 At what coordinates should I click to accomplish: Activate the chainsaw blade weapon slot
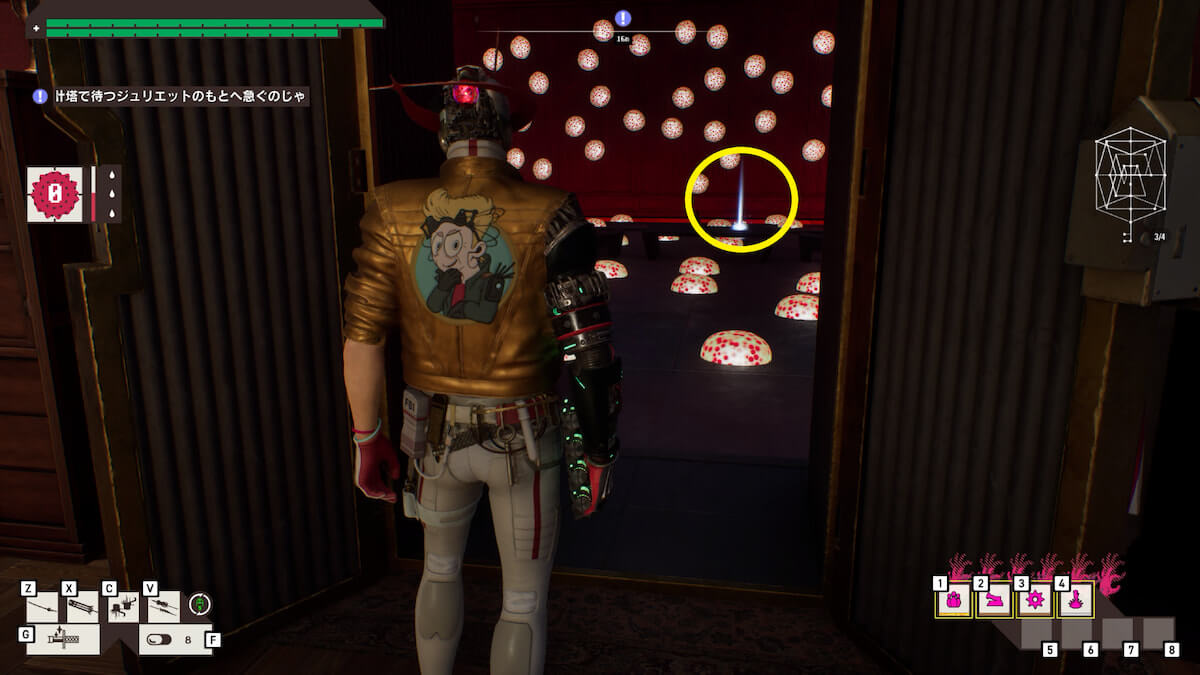[63, 639]
